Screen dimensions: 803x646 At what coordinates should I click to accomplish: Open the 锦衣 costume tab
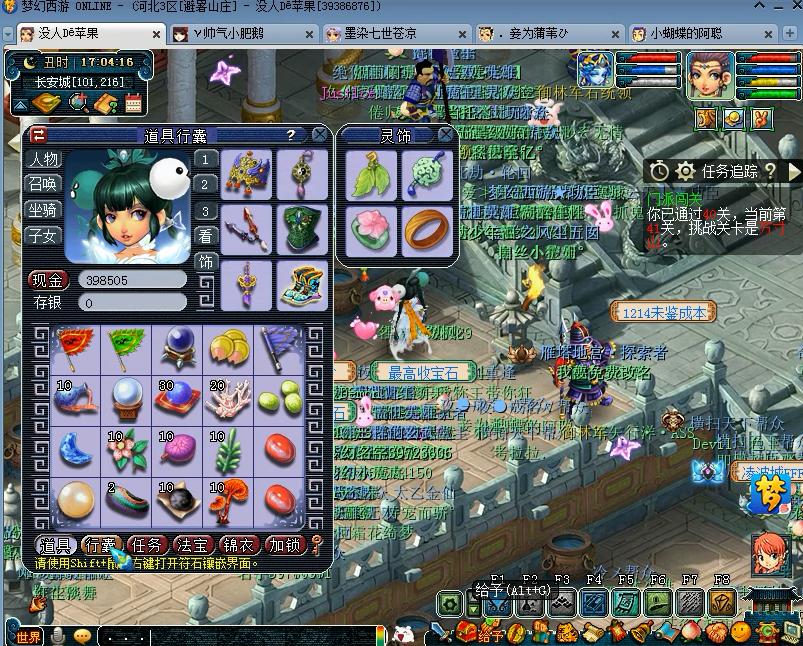click(241, 545)
